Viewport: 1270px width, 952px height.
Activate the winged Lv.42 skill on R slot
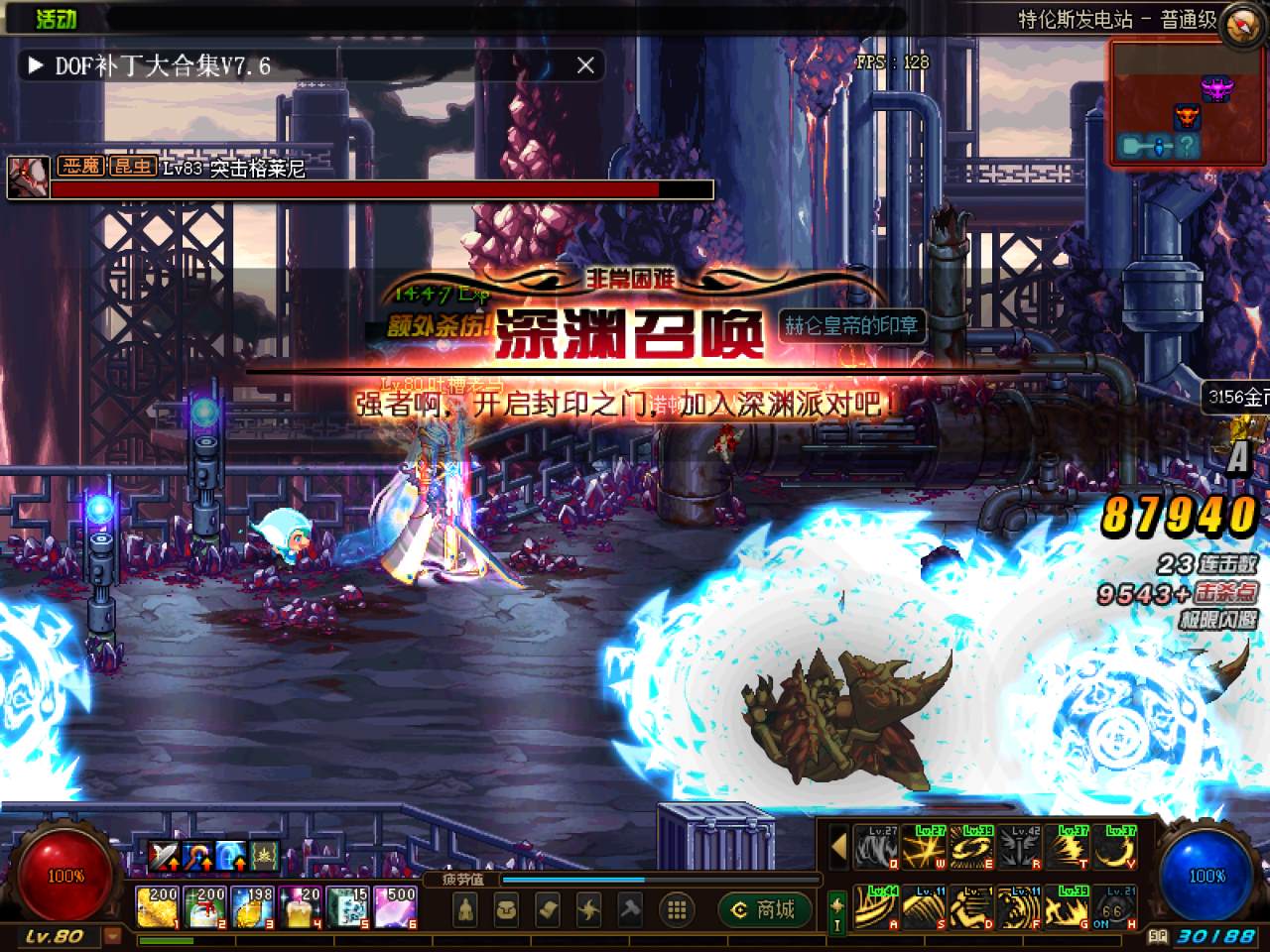point(1019,848)
